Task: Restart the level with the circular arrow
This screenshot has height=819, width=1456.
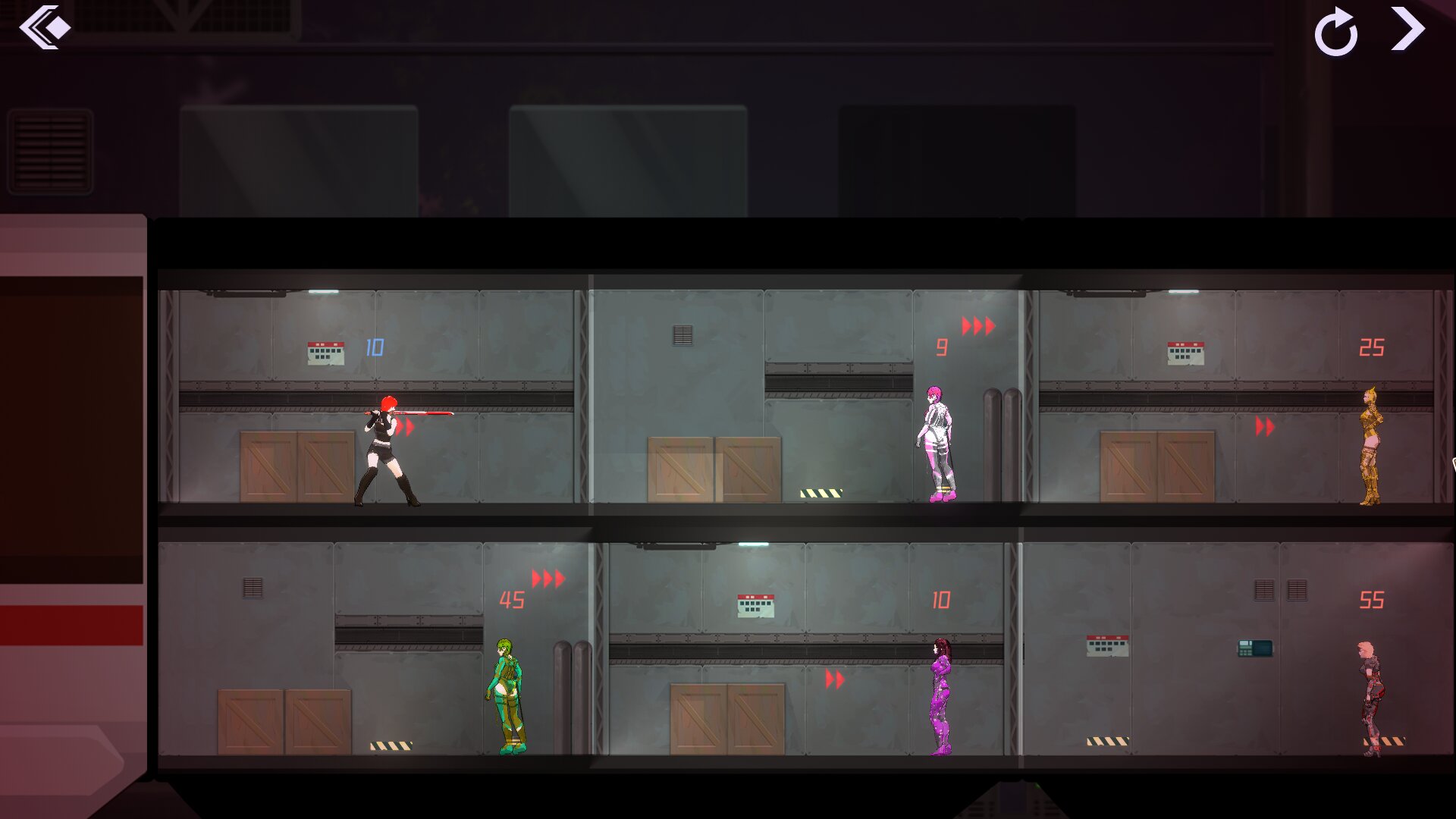Action: 1335,33
